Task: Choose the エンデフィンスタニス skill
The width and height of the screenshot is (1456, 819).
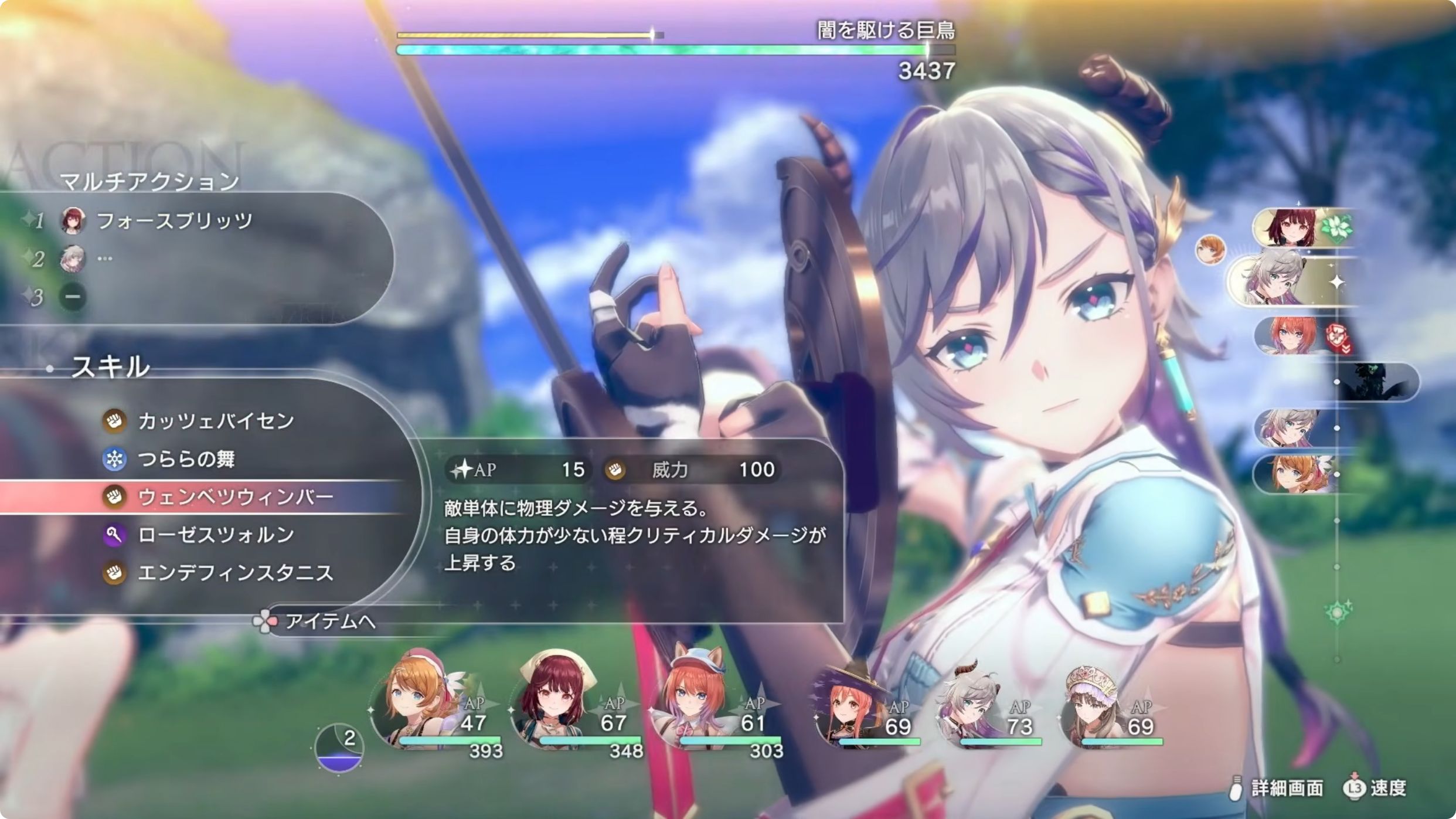Action: pos(234,573)
